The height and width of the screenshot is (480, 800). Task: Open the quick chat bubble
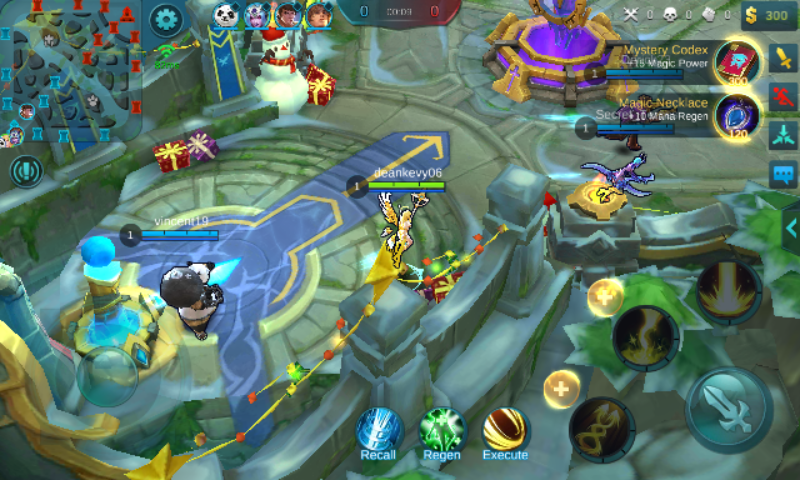pyautogui.click(x=783, y=176)
